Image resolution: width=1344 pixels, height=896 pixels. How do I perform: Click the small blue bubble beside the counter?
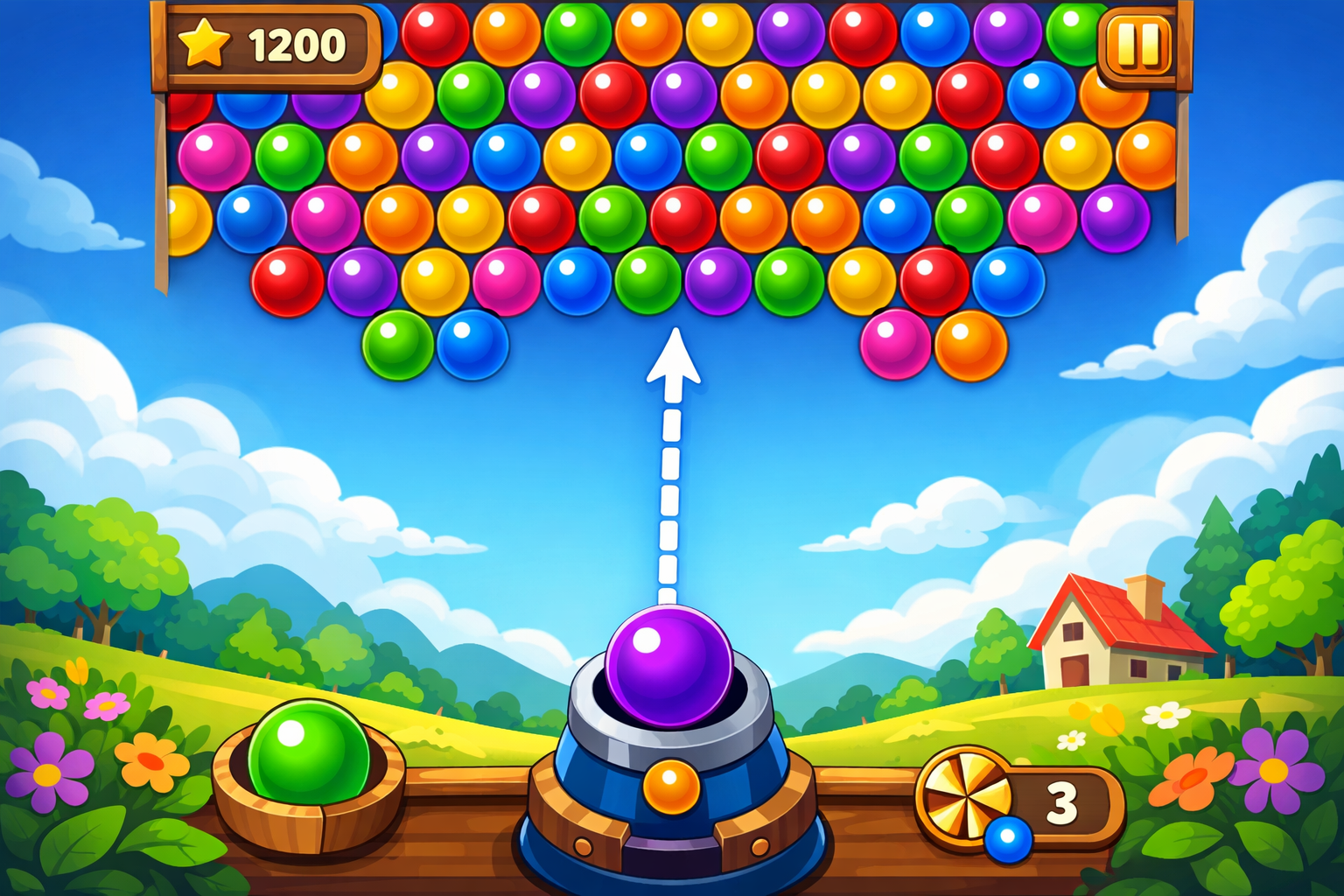(x=1008, y=842)
